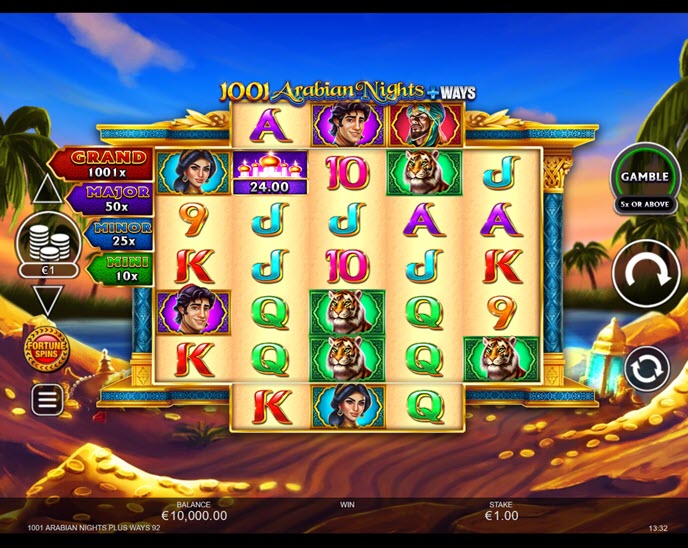Image resolution: width=688 pixels, height=548 pixels.
Task: Open the autoplay spins button
Action: [646, 369]
